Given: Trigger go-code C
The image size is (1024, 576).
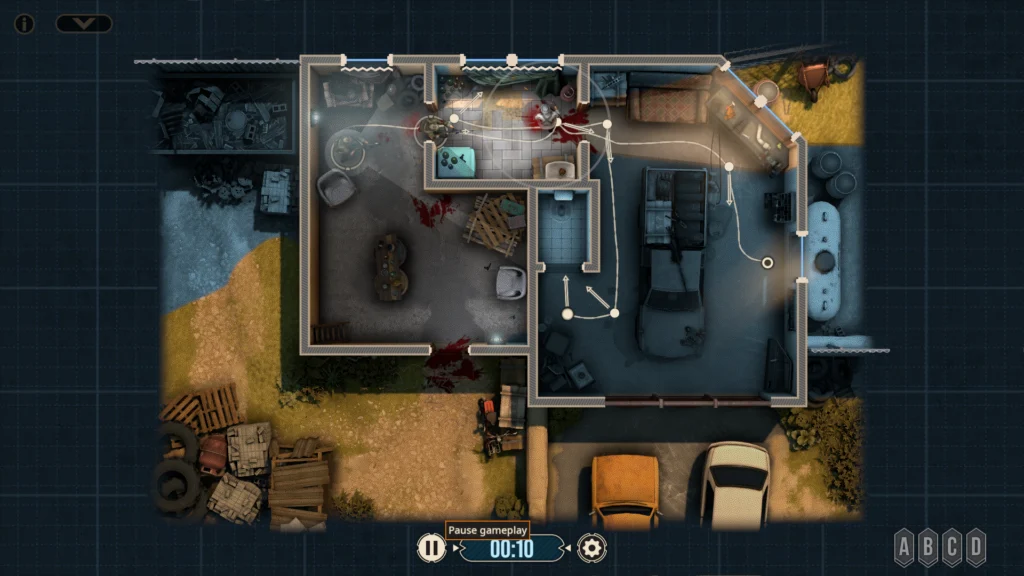Looking at the screenshot, I should (x=952, y=547).
